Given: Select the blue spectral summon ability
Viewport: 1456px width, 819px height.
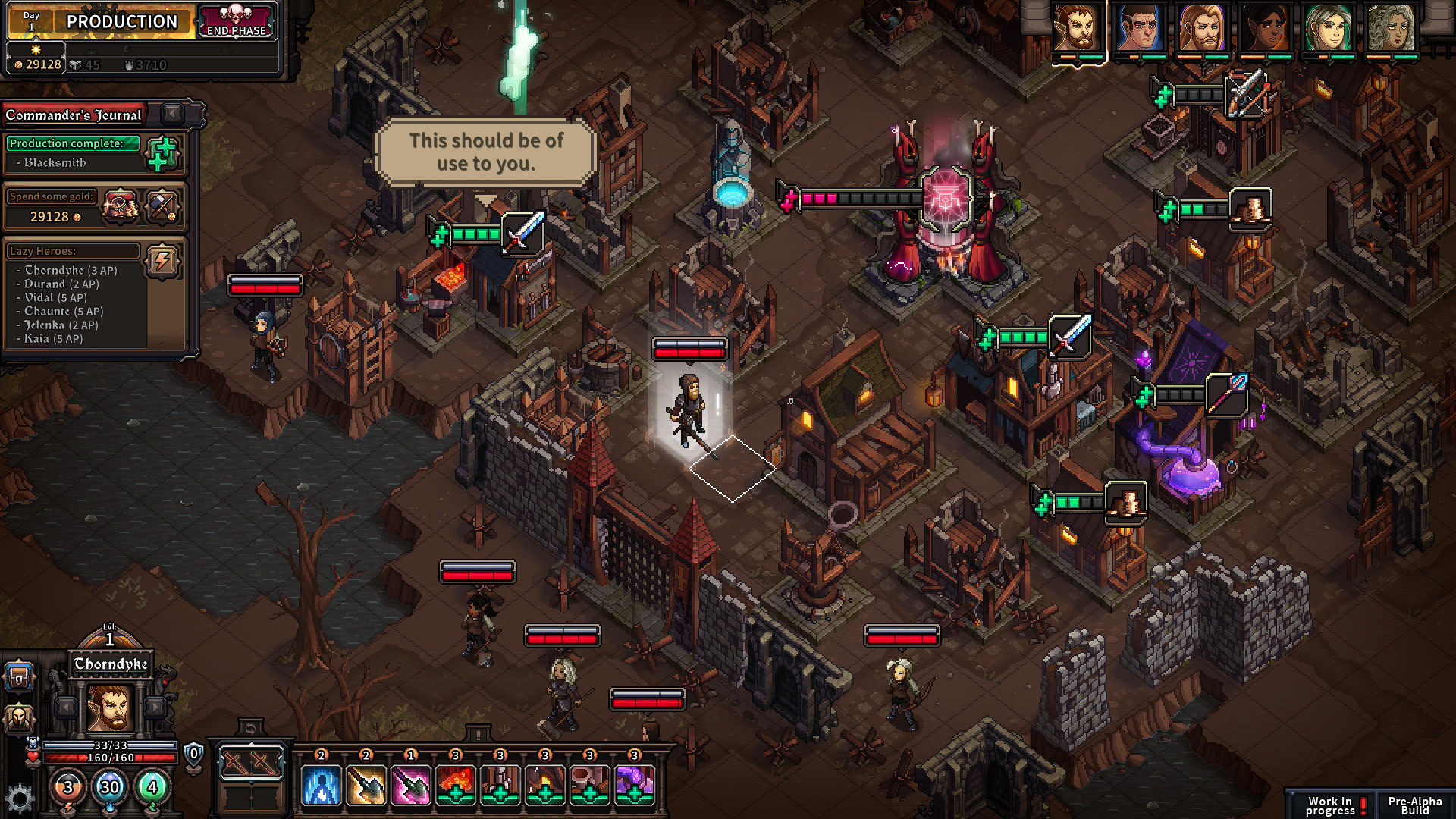Looking at the screenshot, I should pos(320,783).
